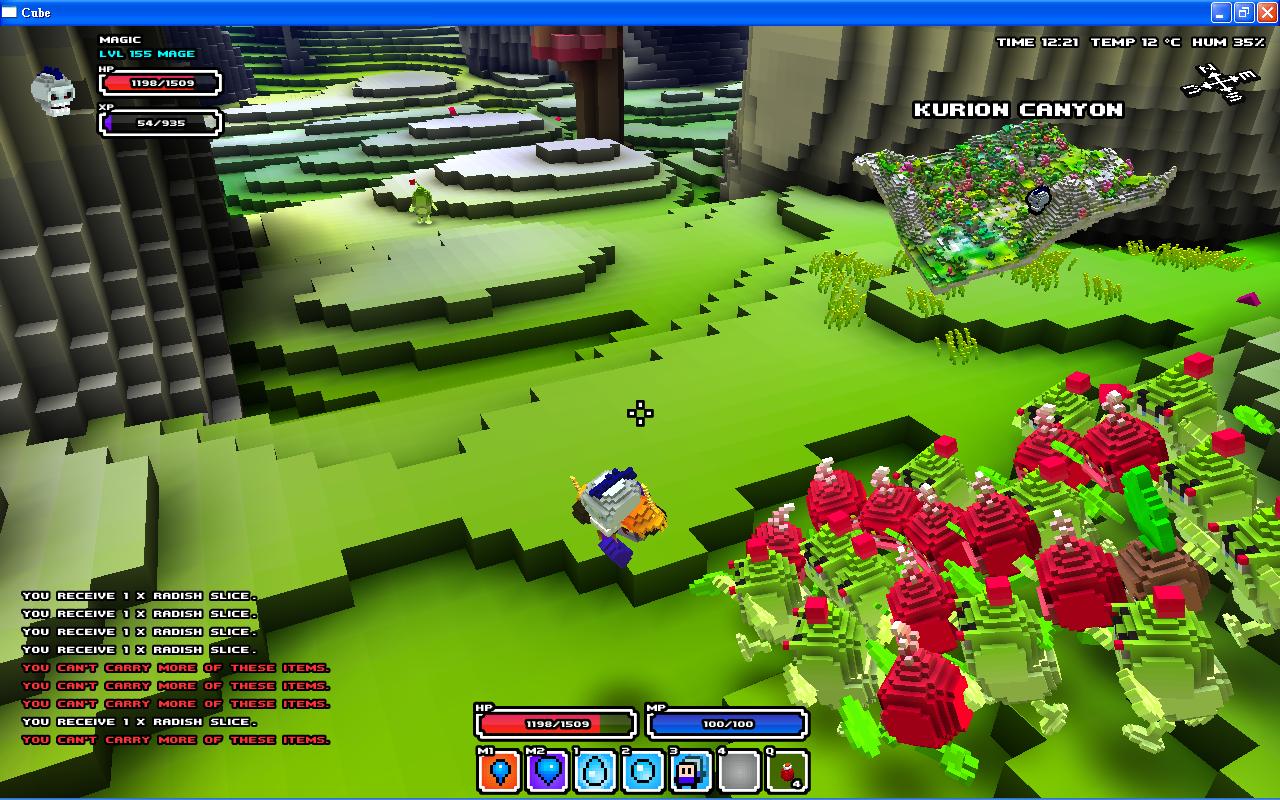Click the compass icon above the minimap
This screenshot has width=1280, height=800.
click(1219, 82)
